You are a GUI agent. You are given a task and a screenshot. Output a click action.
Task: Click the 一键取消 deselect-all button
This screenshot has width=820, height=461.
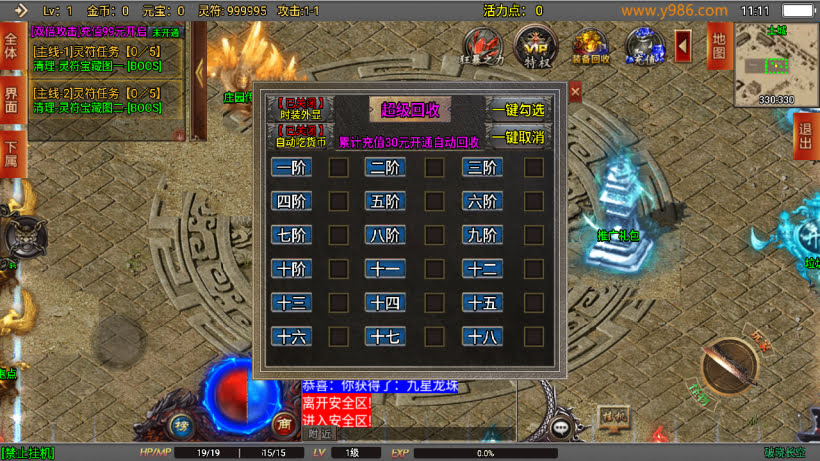pos(518,137)
